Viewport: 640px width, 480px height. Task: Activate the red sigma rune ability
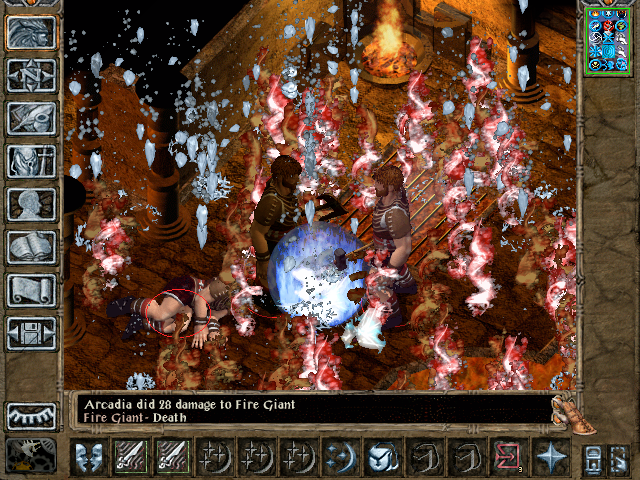point(507,457)
